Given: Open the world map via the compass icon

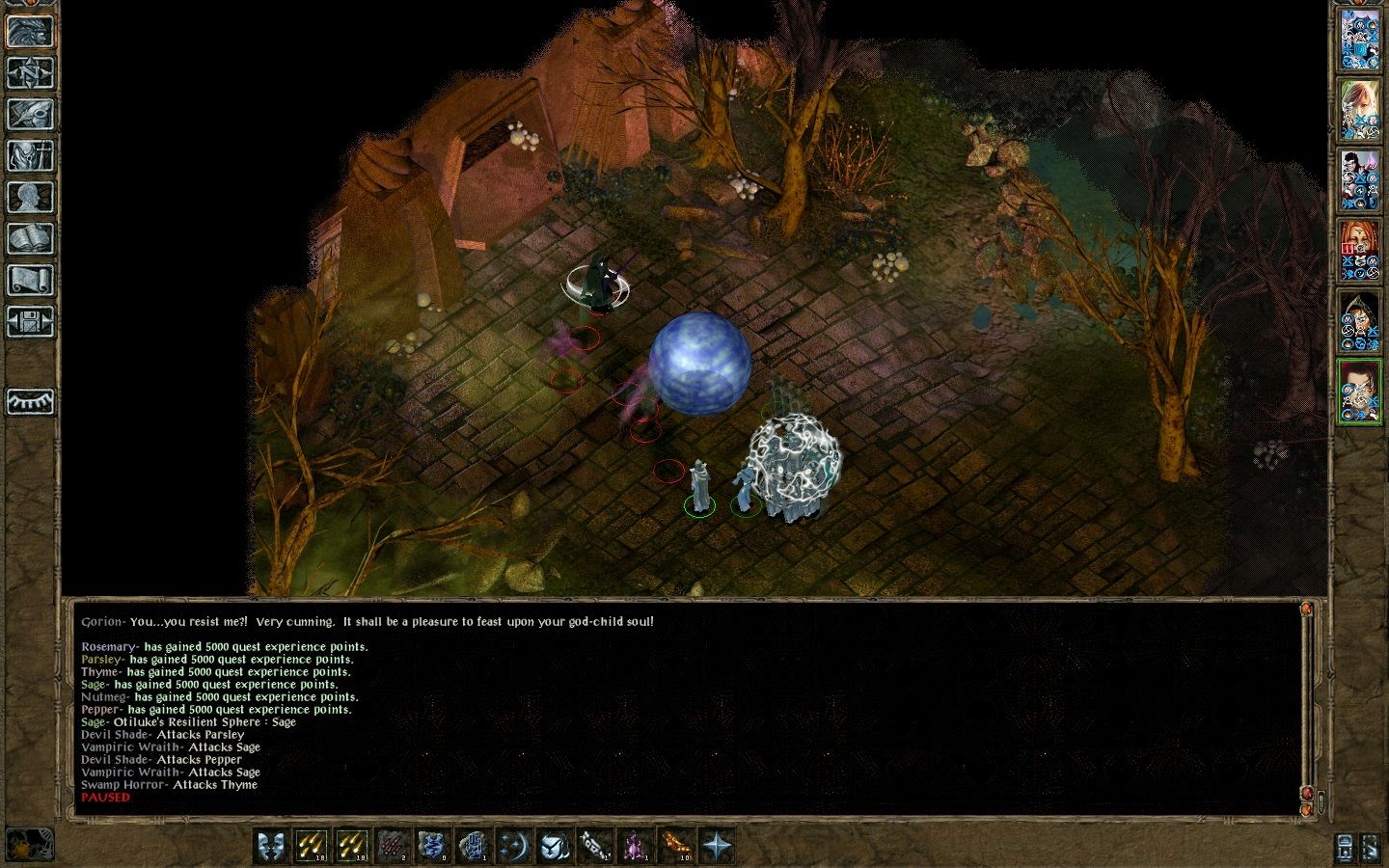Looking at the screenshot, I should [x=29, y=72].
